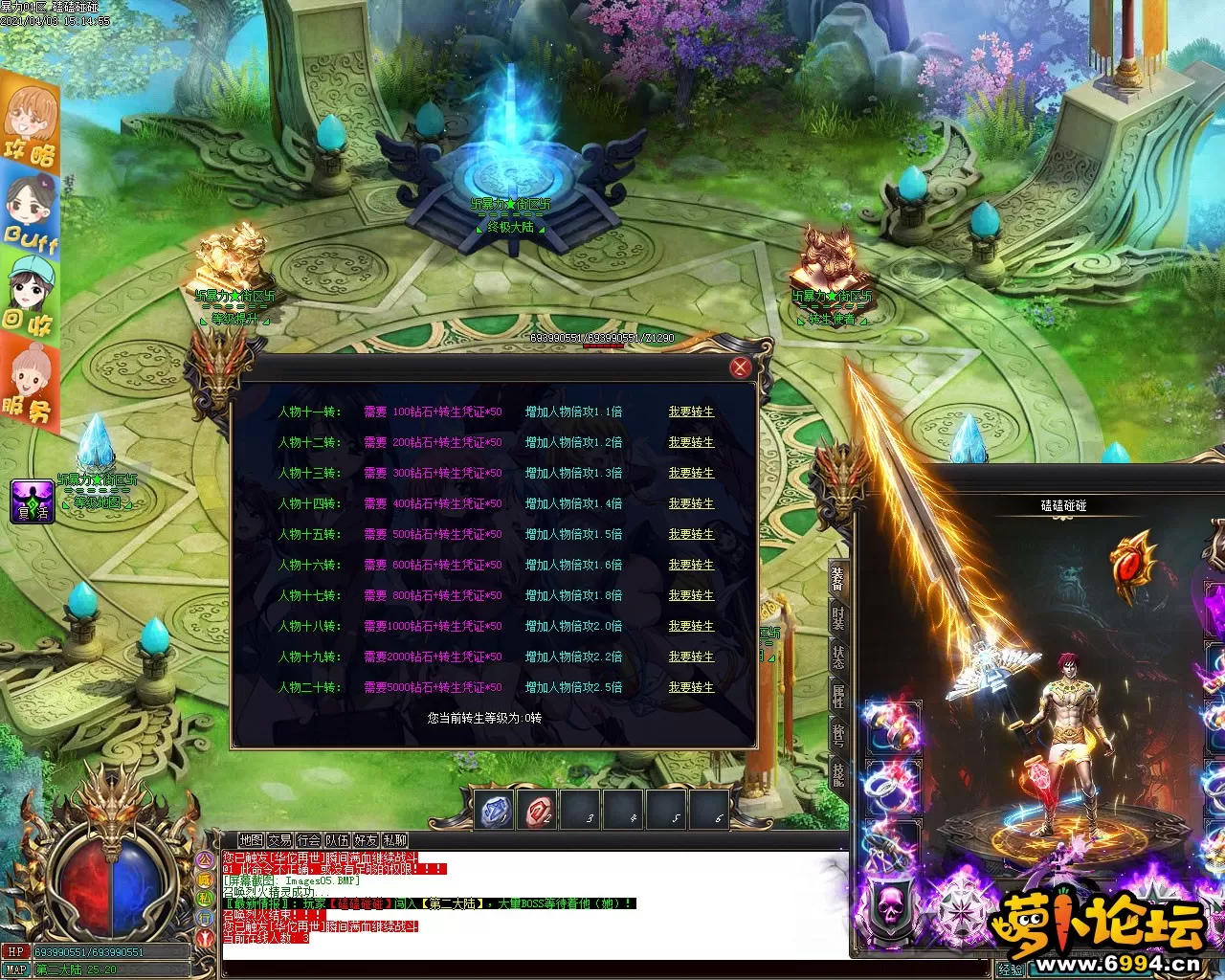Open the 交易 trade button
The height and width of the screenshot is (980, 1225).
pos(279,840)
